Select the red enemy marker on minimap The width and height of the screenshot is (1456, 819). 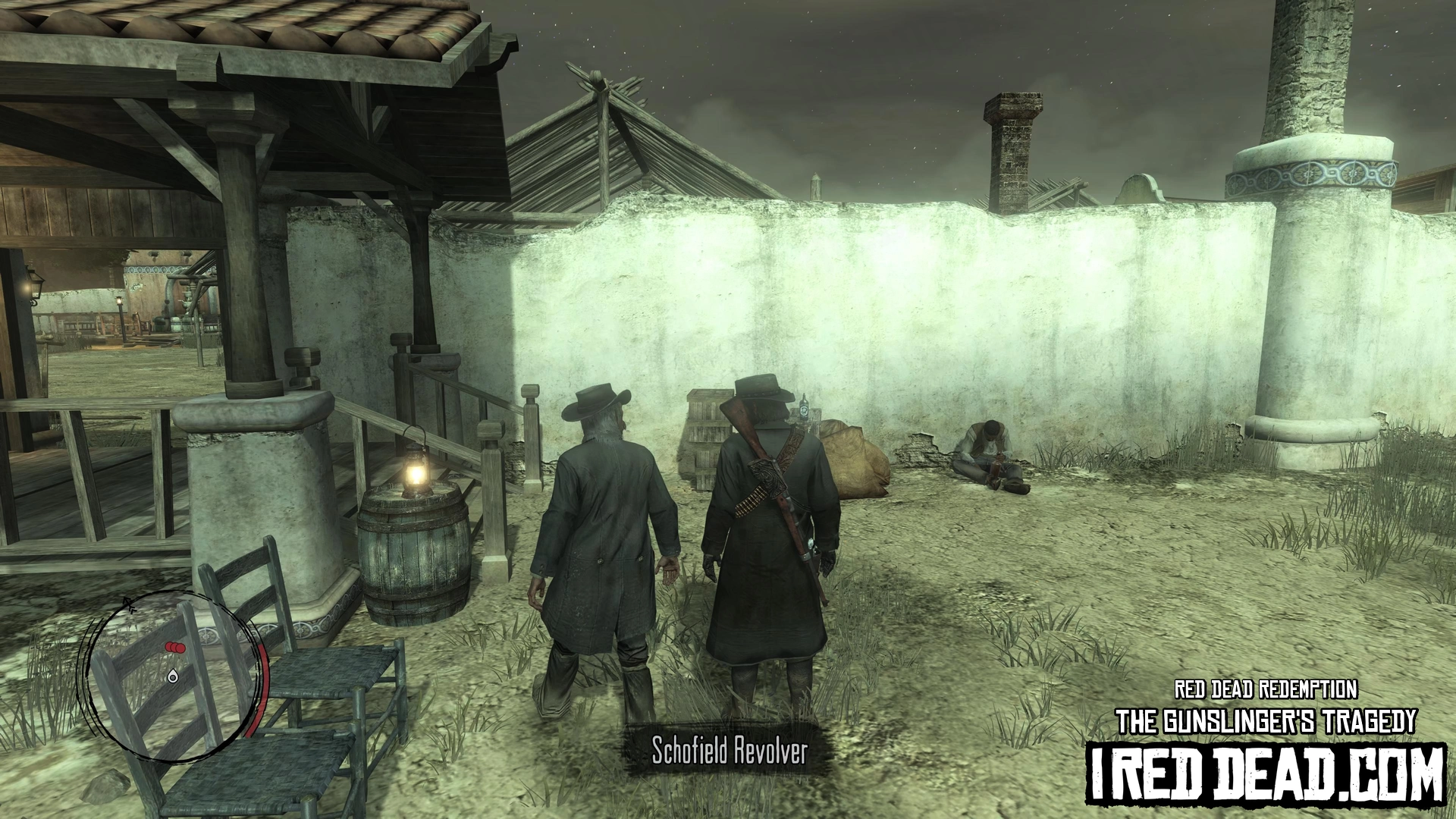pos(175,648)
